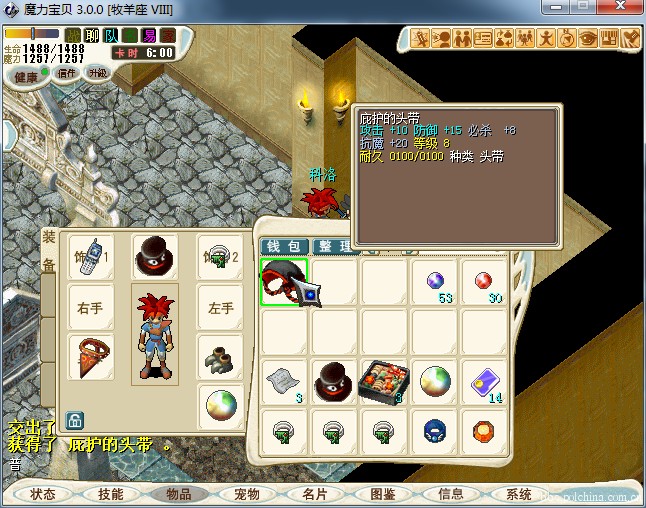Select the red orb stack of 30
The width and height of the screenshot is (646, 508).
pos(485,282)
